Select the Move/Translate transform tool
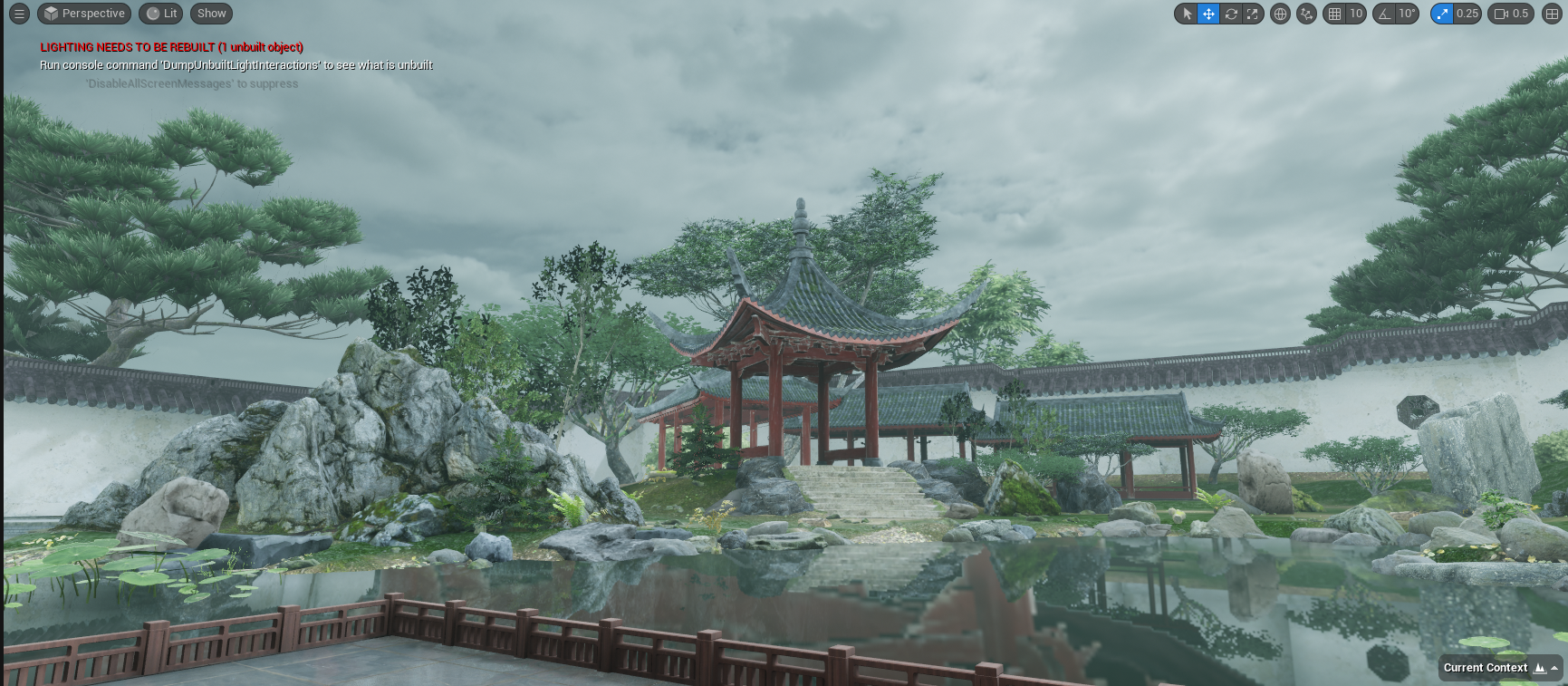The height and width of the screenshot is (686, 1568). 1208,14
